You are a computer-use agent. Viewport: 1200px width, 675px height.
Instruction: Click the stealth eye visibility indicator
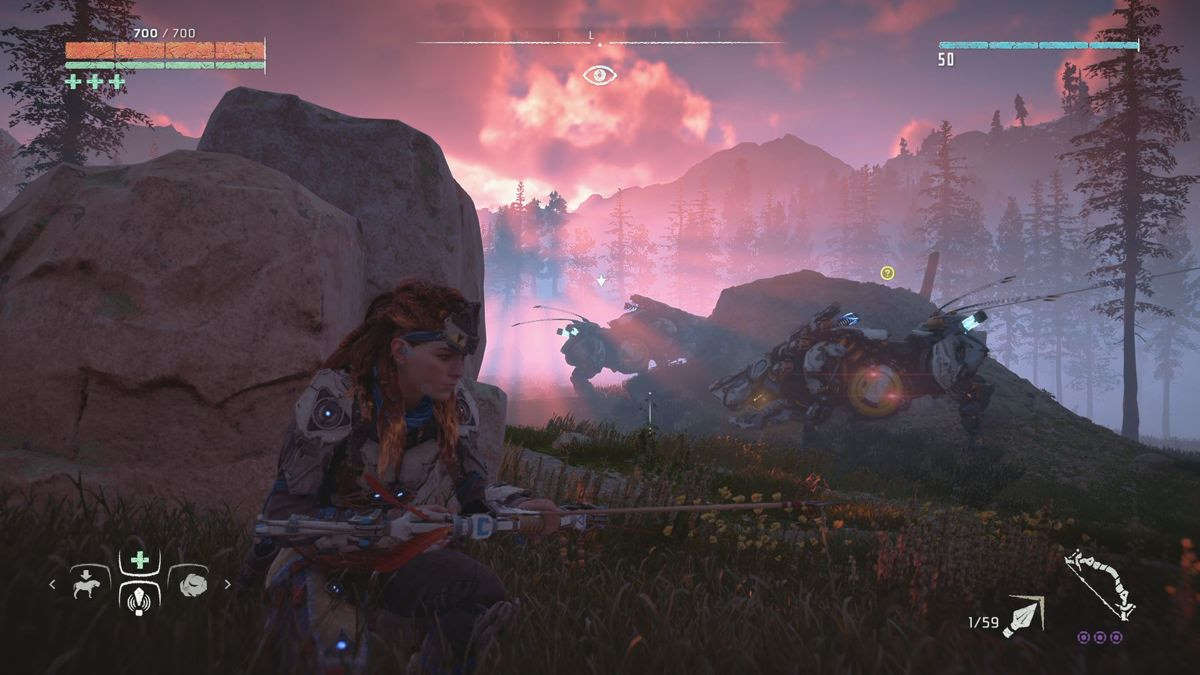coord(600,74)
